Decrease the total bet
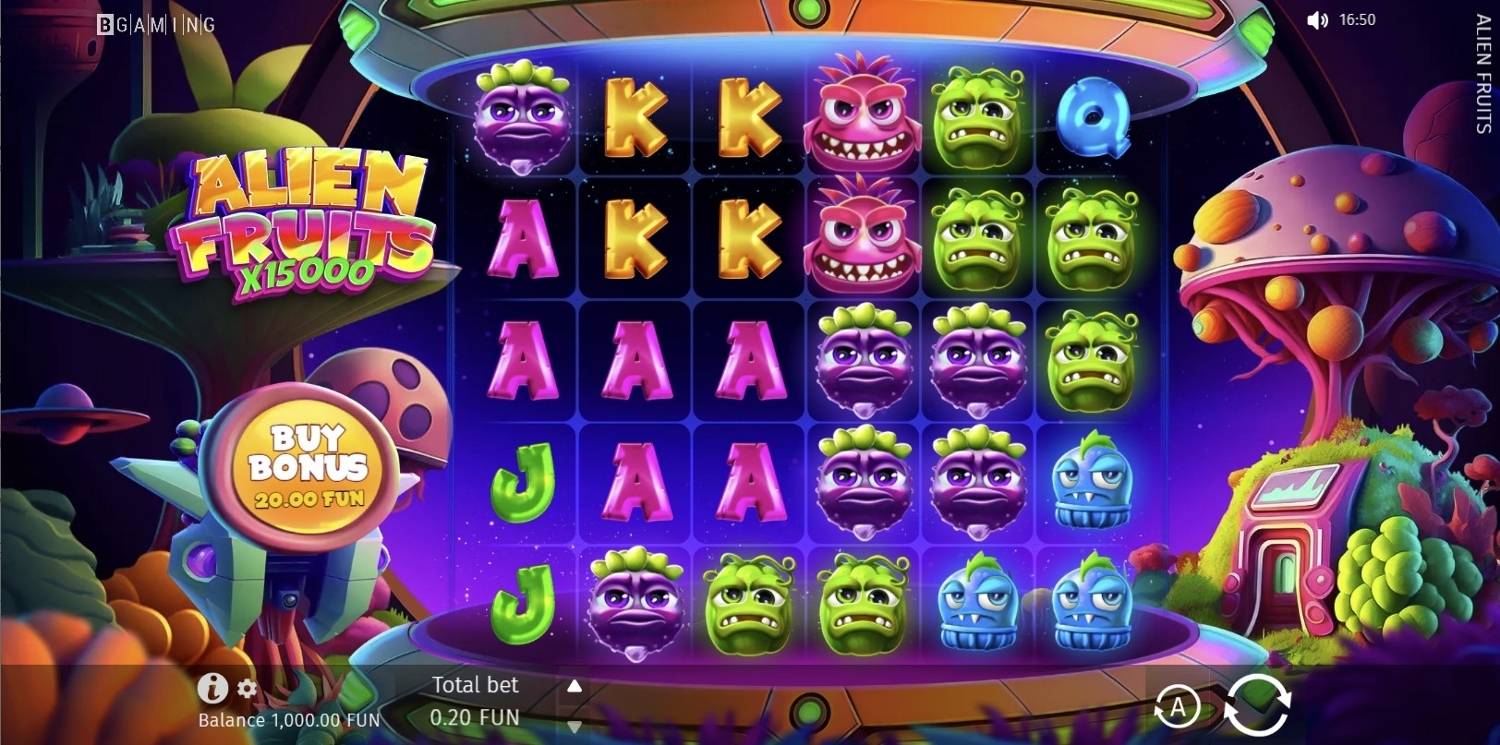 point(574,726)
